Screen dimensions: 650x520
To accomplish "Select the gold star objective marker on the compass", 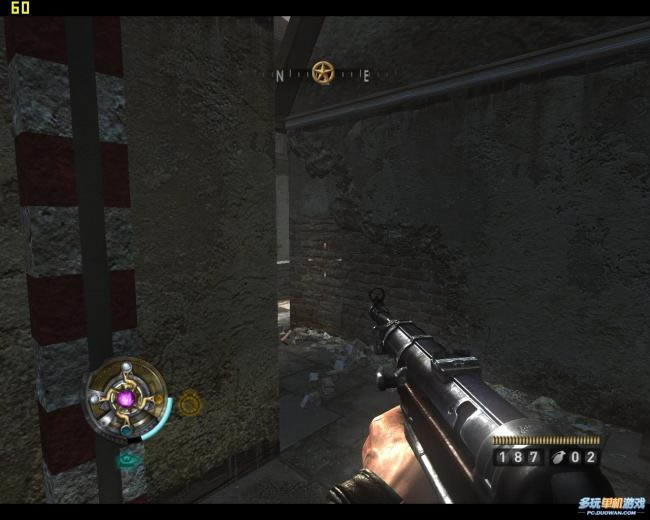I will (322, 72).
